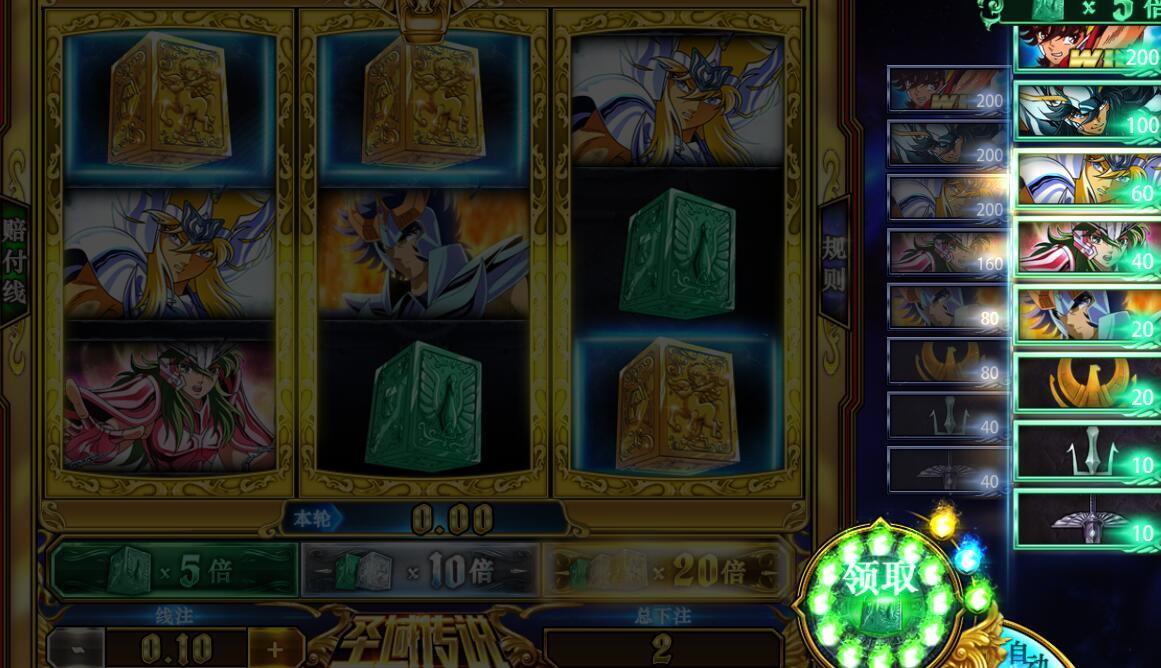Screen dimensions: 1161x668
Task: Select the silver ×10倍 multiplier box
Action: (420, 570)
